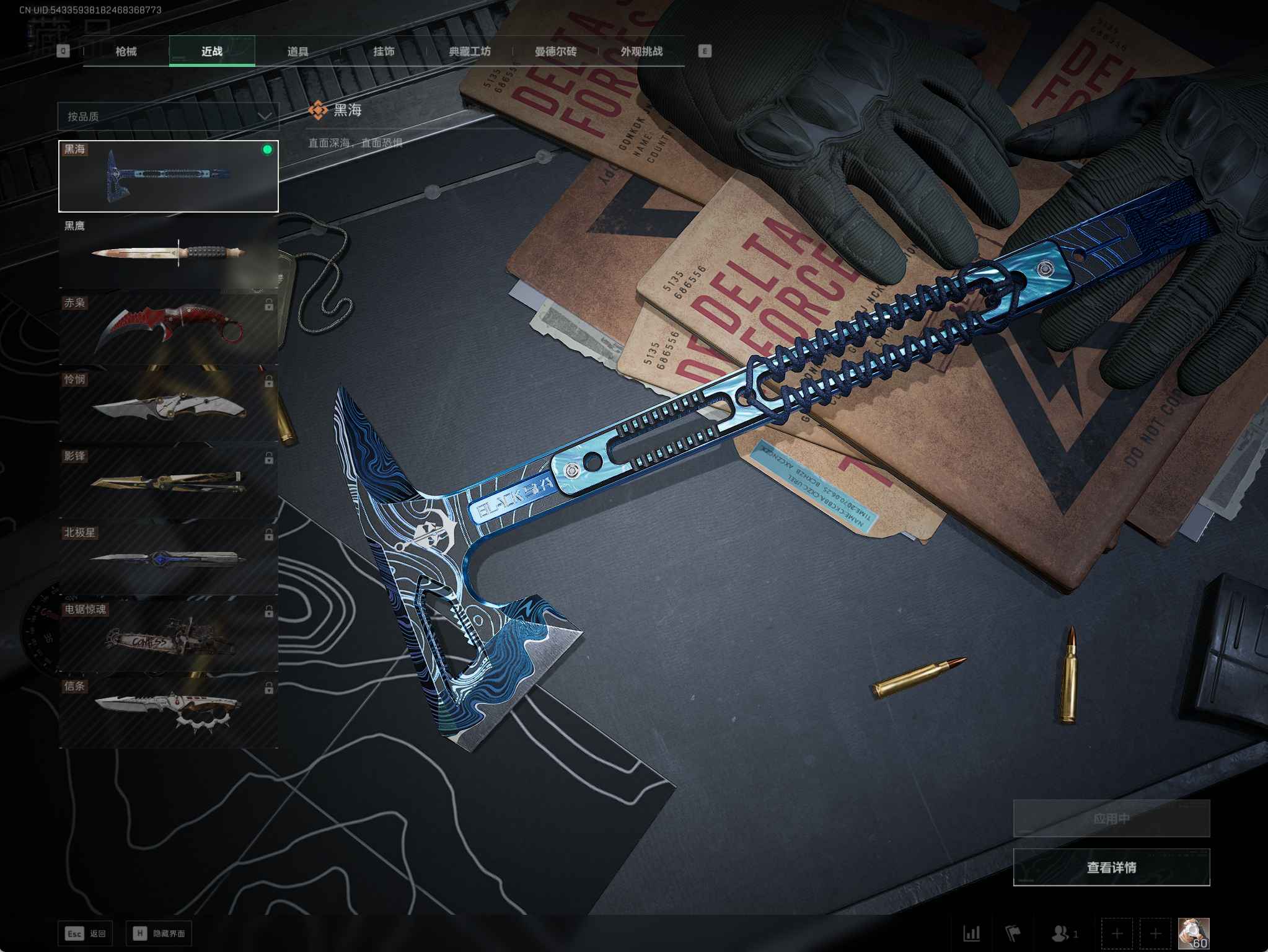Open the player avatar profile
Image resolution: width=1268 pixels, height=952 pixels.
click(1193, 933)
